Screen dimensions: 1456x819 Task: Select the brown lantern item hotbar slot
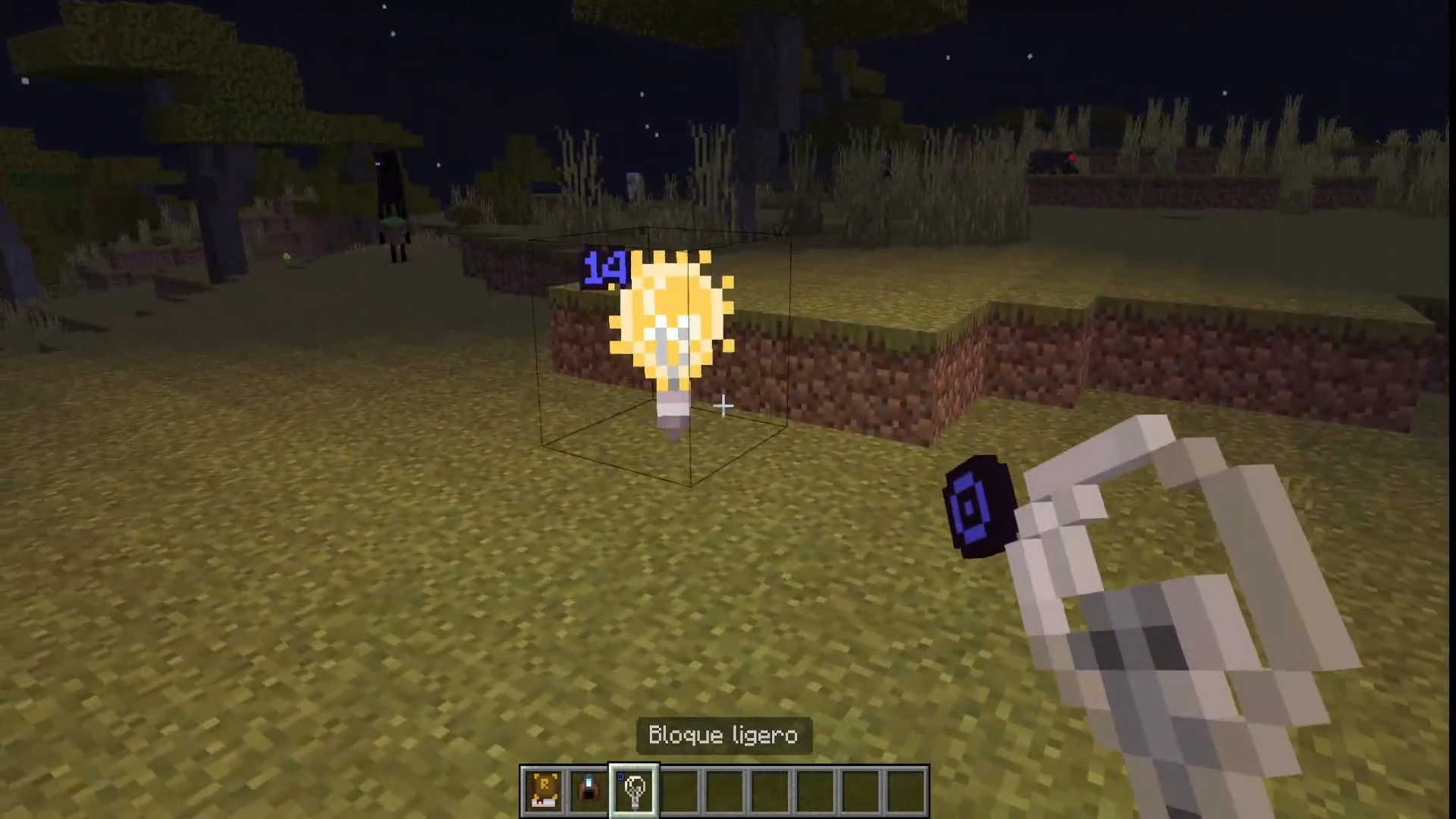pos(588,790)
